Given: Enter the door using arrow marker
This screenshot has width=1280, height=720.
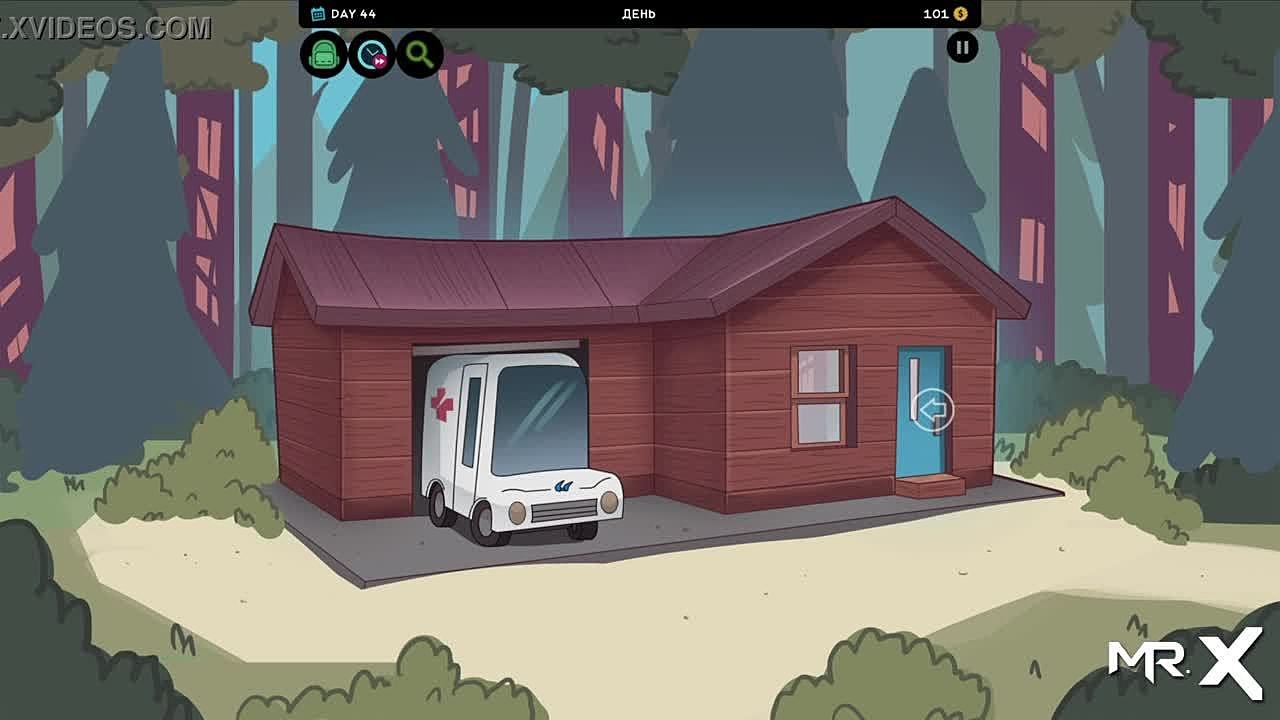Looking at the screenshot, I should coord(933,410).
